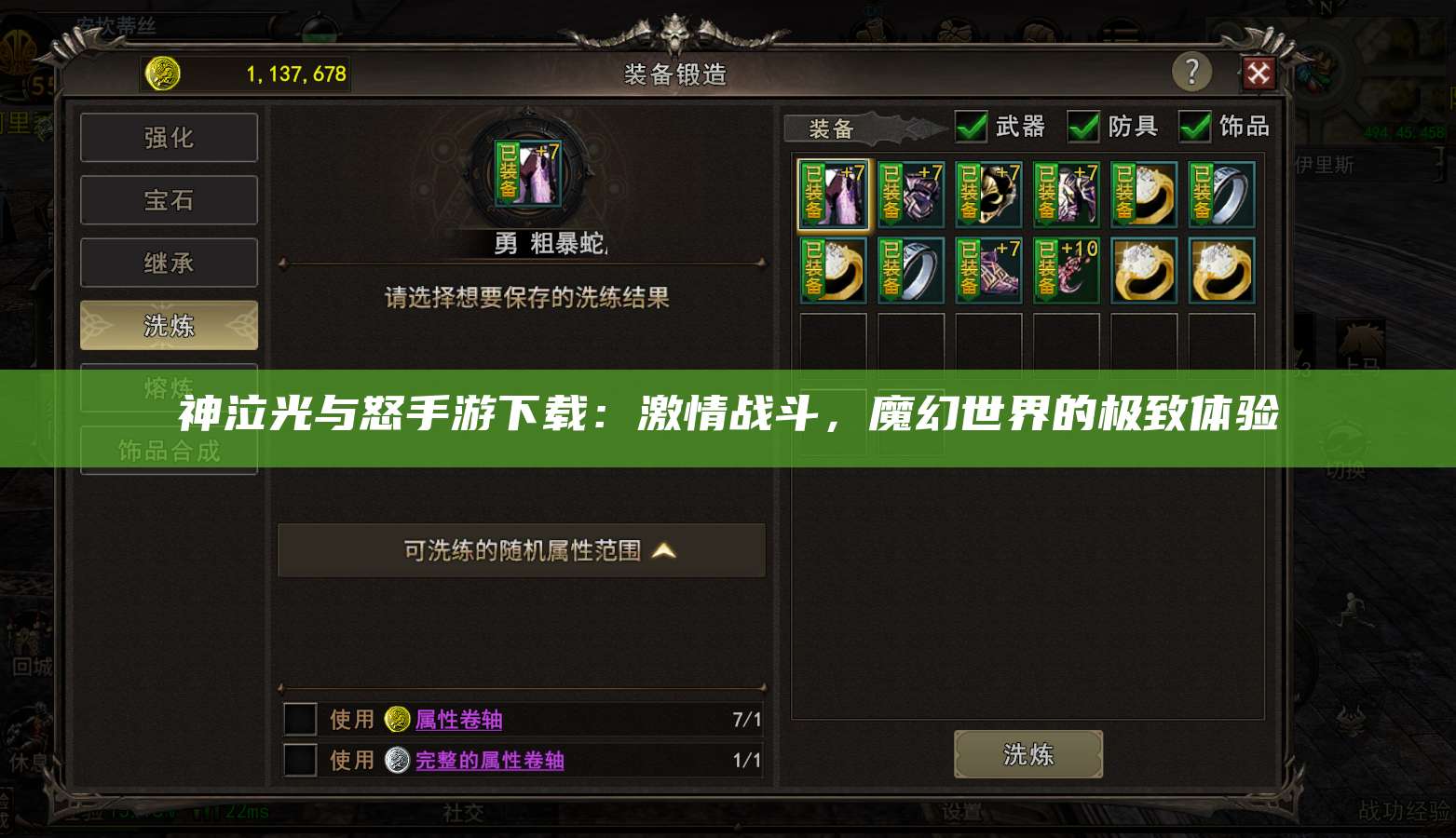Screen dimensions: 1456x838
Task: Click the N compass marker on the minimap
Action: [1326, 7]
